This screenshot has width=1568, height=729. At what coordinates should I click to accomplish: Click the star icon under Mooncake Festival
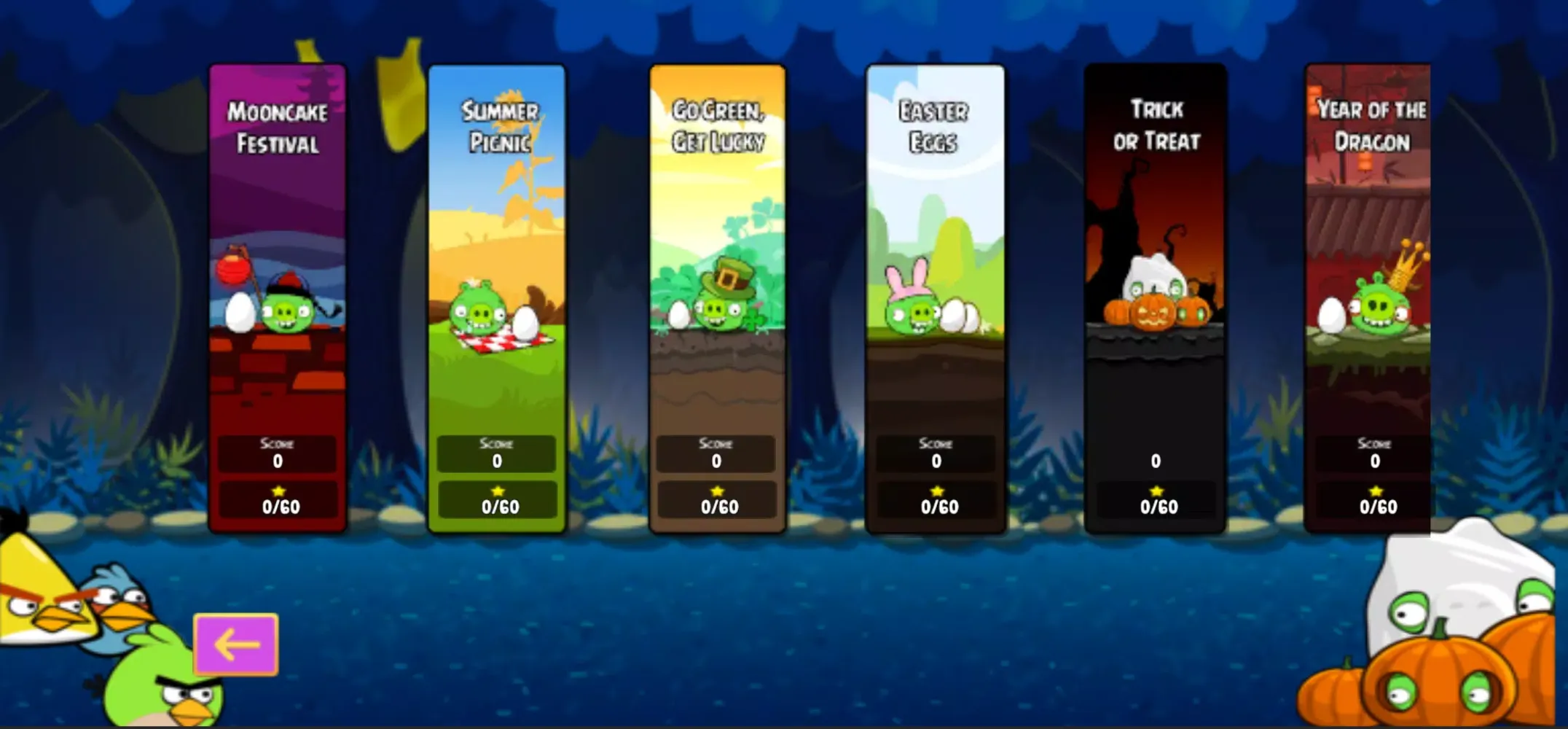tap(277, 491)
